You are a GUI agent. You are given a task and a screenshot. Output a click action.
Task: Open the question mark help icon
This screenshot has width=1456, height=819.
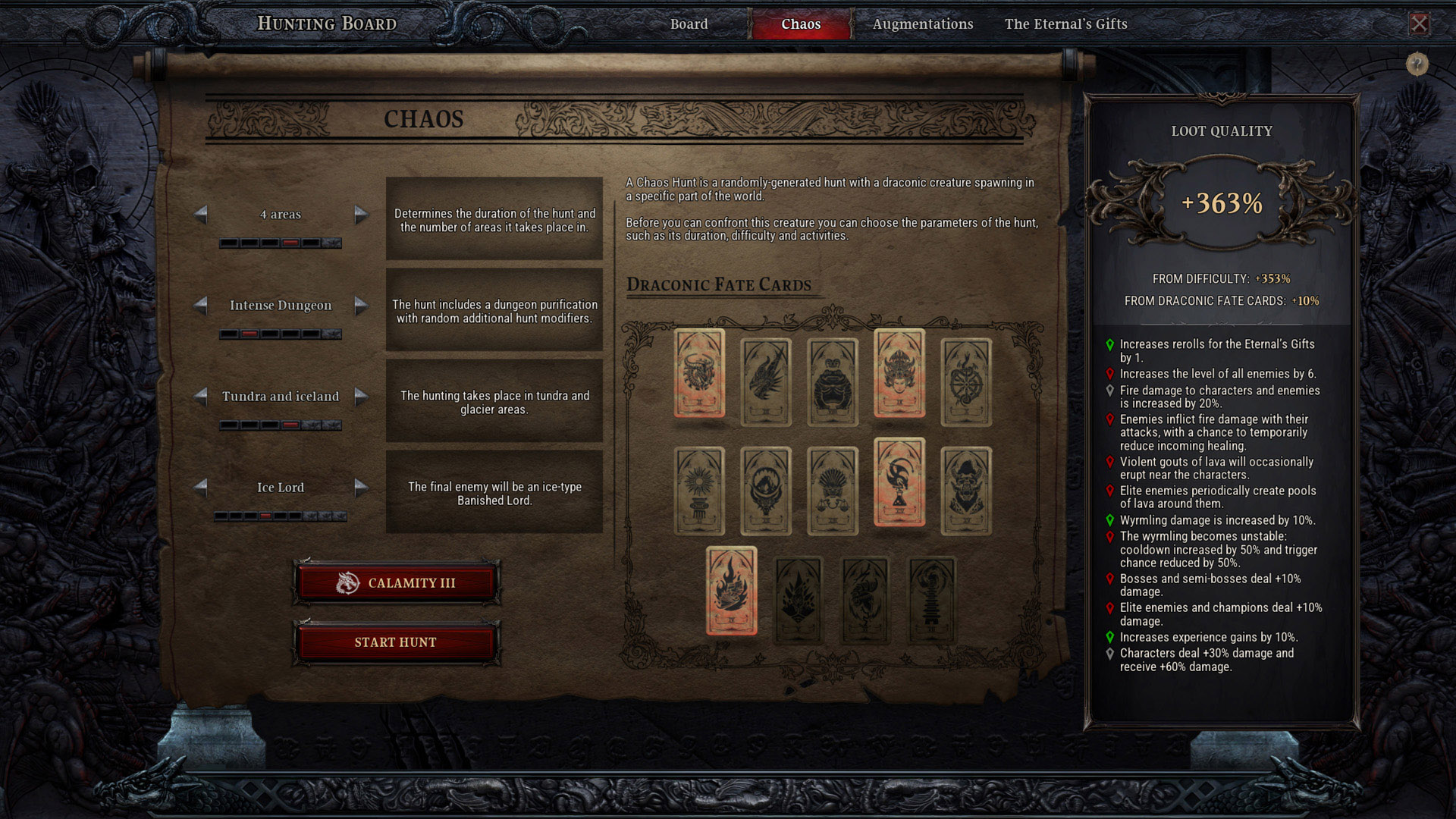click(1417, 64)
